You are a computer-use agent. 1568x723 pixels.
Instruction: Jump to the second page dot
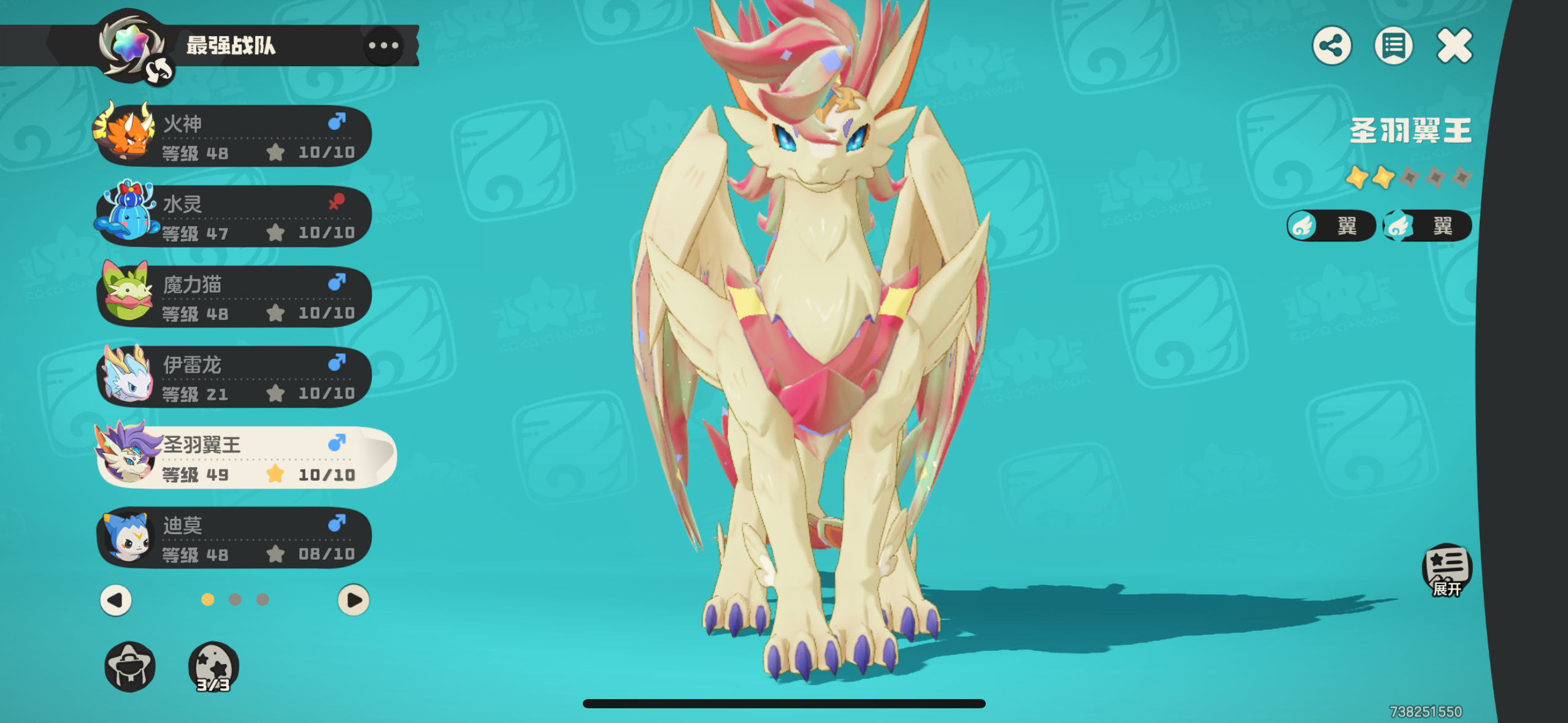[x=235, y=600]
